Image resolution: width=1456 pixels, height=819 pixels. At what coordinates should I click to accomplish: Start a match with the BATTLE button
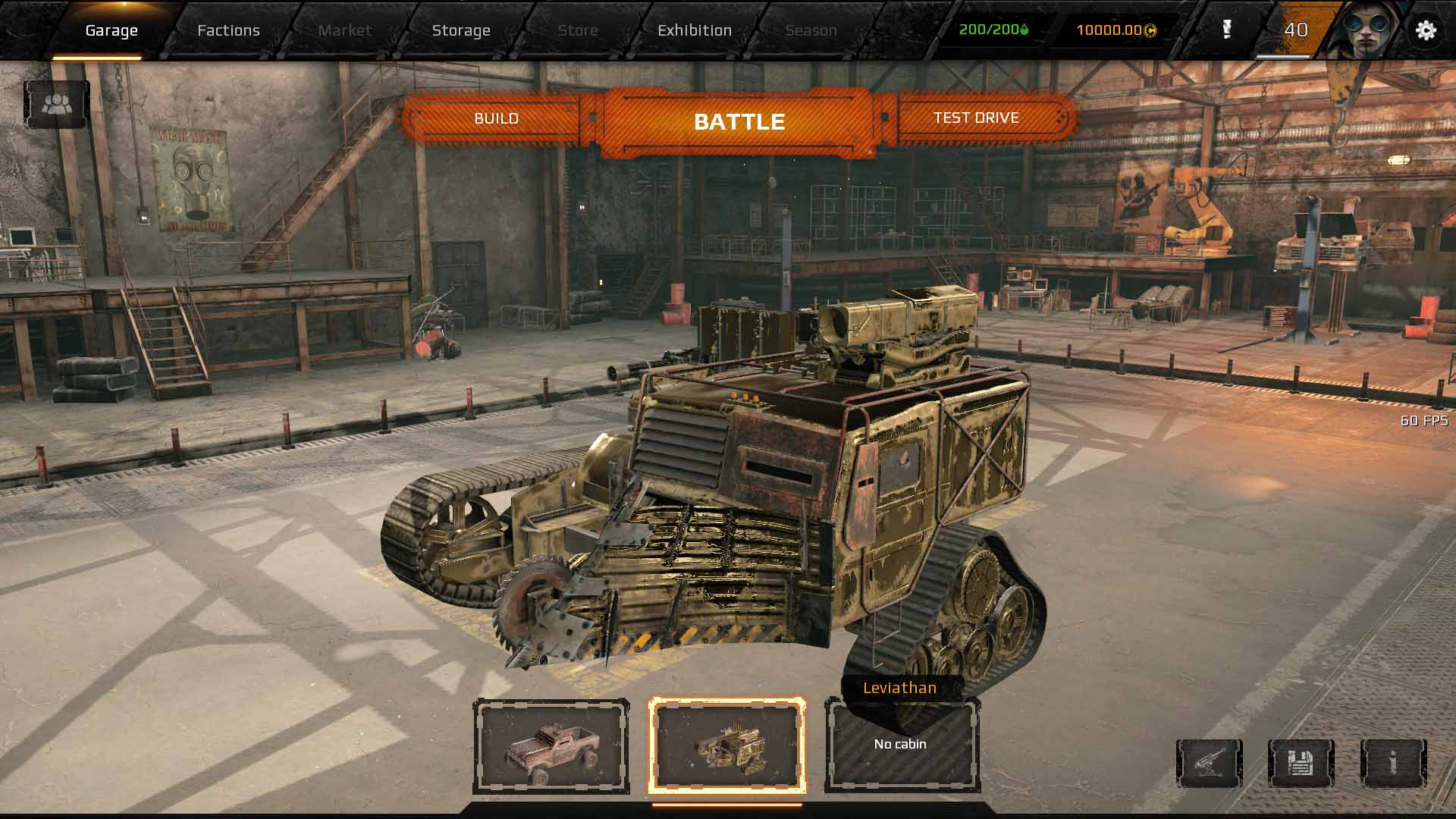(739, 121)
